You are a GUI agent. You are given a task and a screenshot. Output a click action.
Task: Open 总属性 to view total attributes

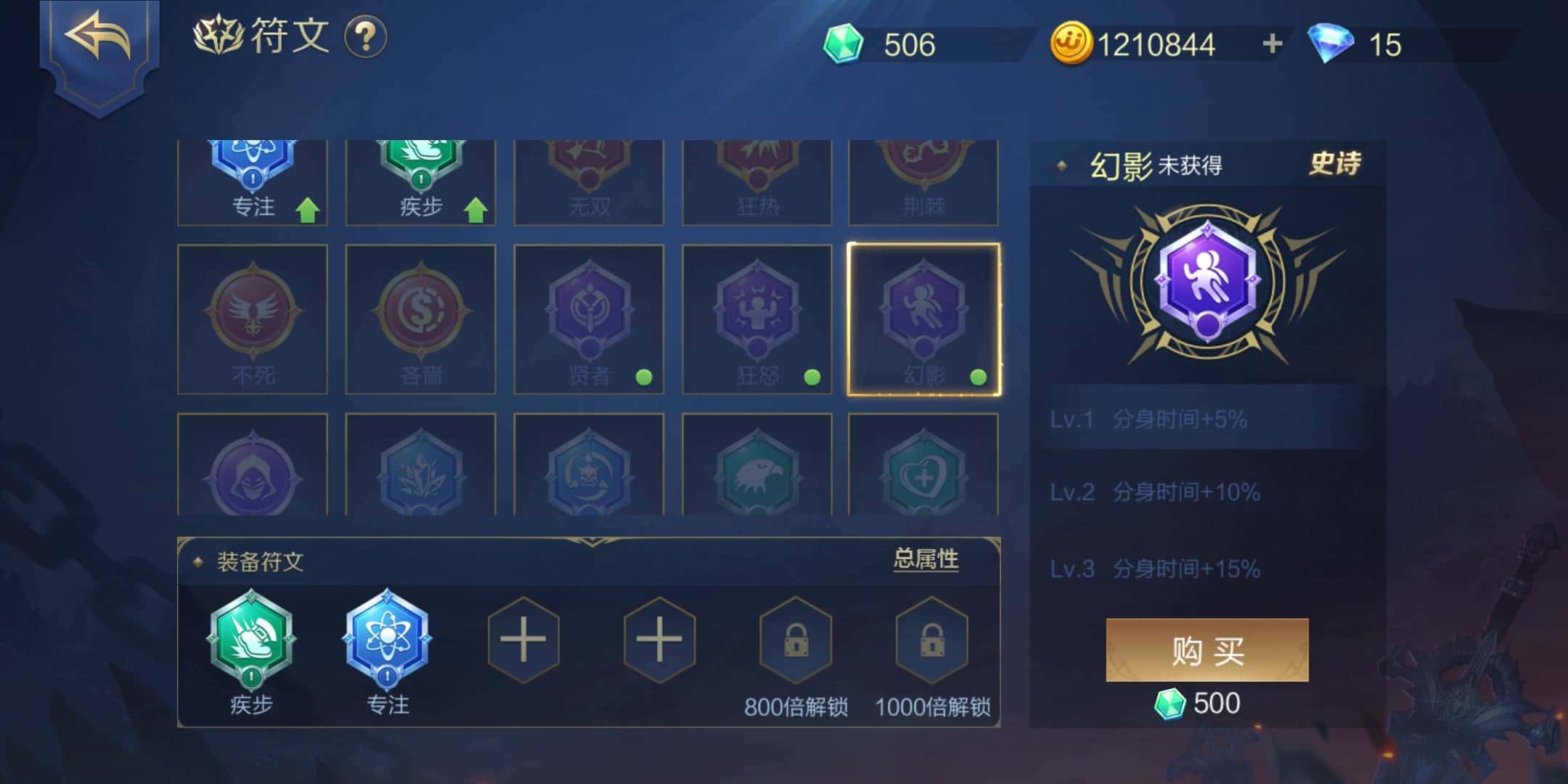926,560
